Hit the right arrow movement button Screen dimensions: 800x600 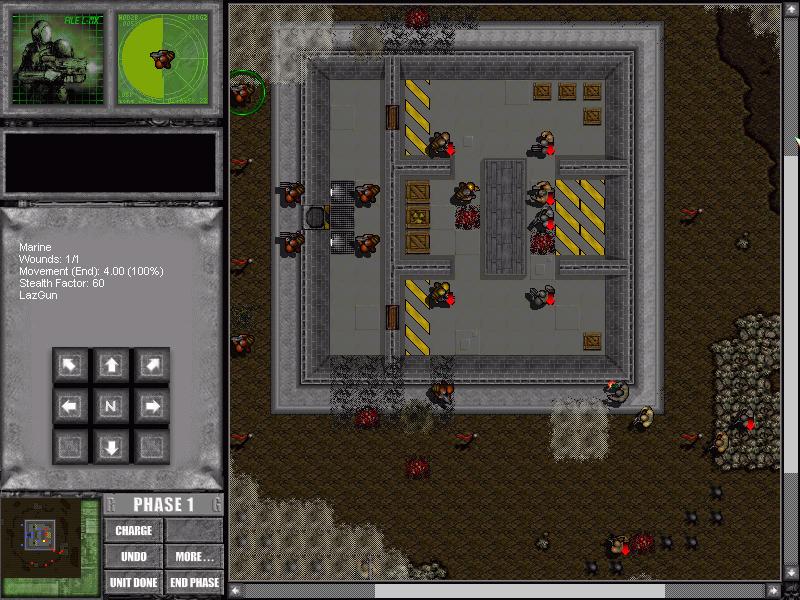(x=152, y=406)
